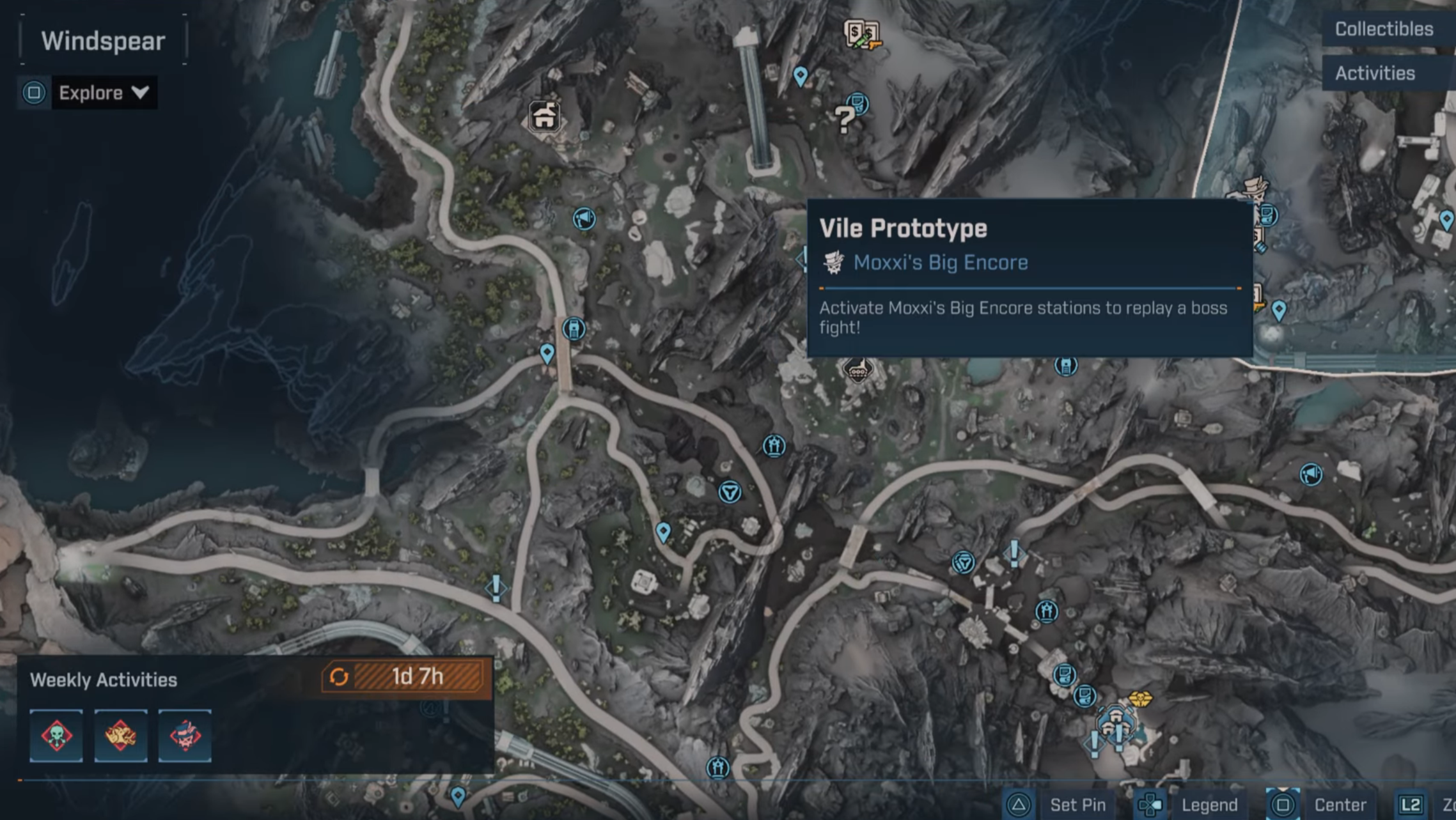Select the top-hat skull weekly activity
1456x820 pixels.
[185, 735]
